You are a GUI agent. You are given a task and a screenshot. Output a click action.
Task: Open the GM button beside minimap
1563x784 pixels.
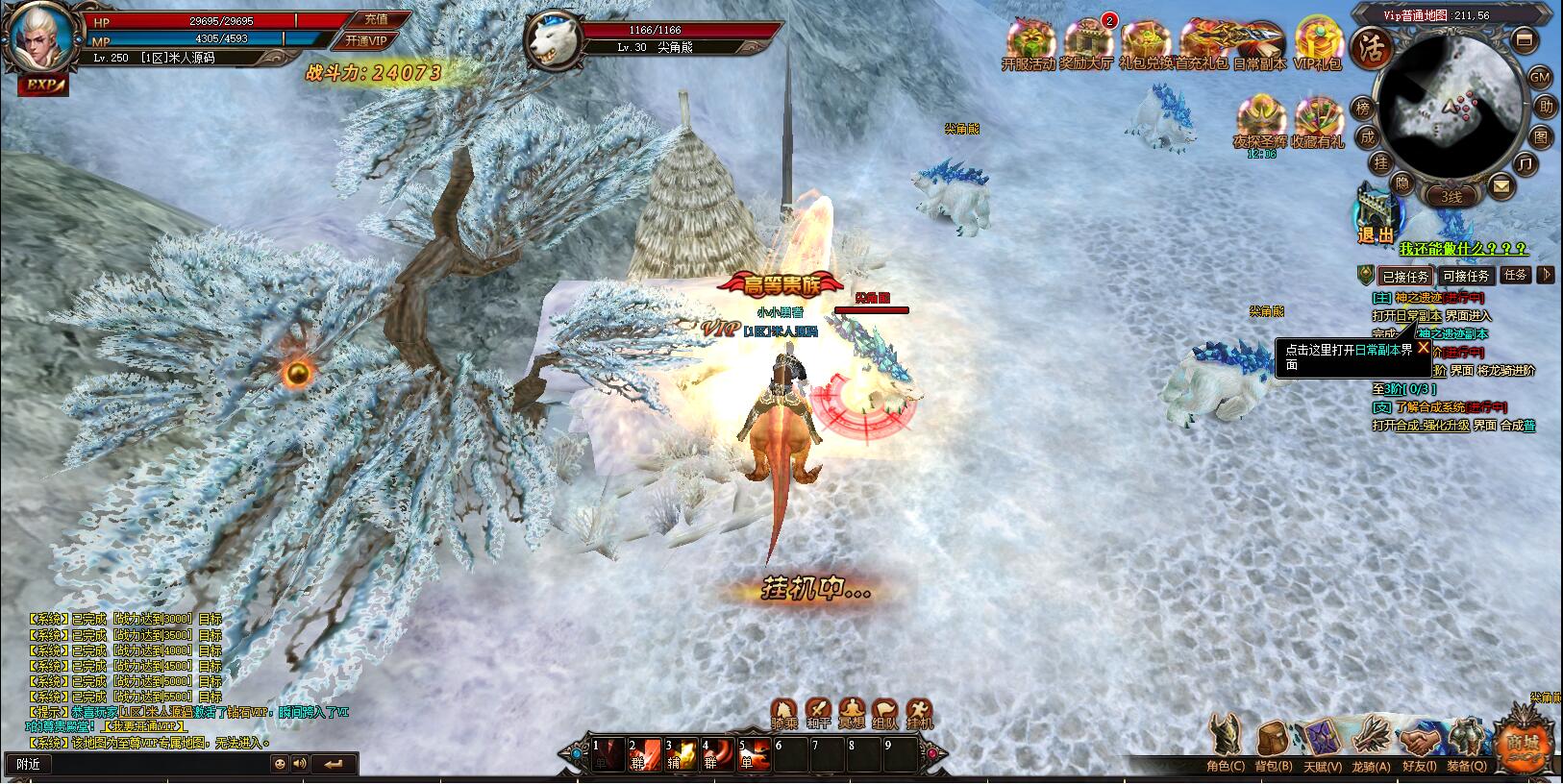point(1539,77)
